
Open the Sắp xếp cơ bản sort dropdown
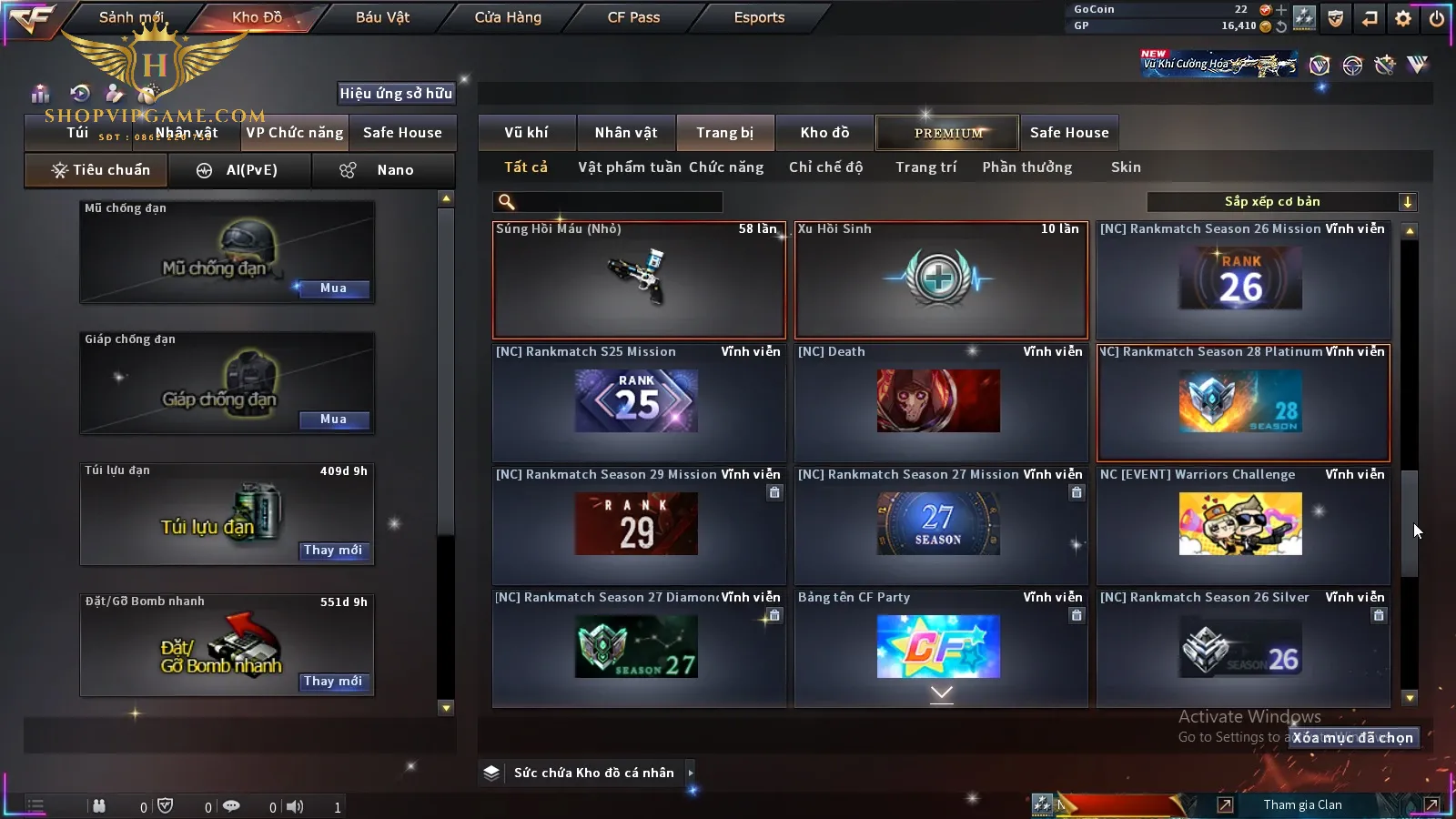(1281, 202)
